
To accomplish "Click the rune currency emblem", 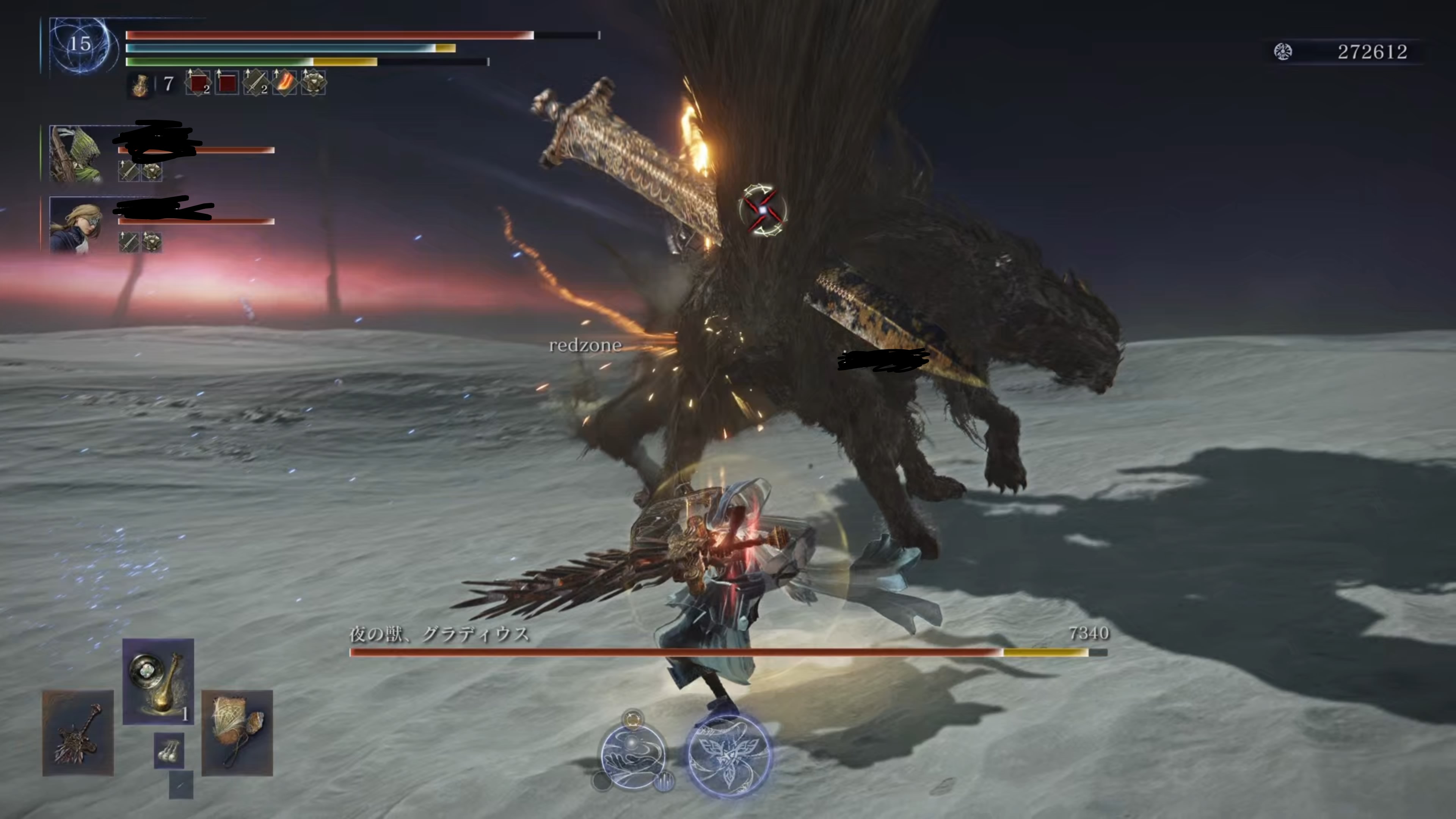I will click(1282, 52).
